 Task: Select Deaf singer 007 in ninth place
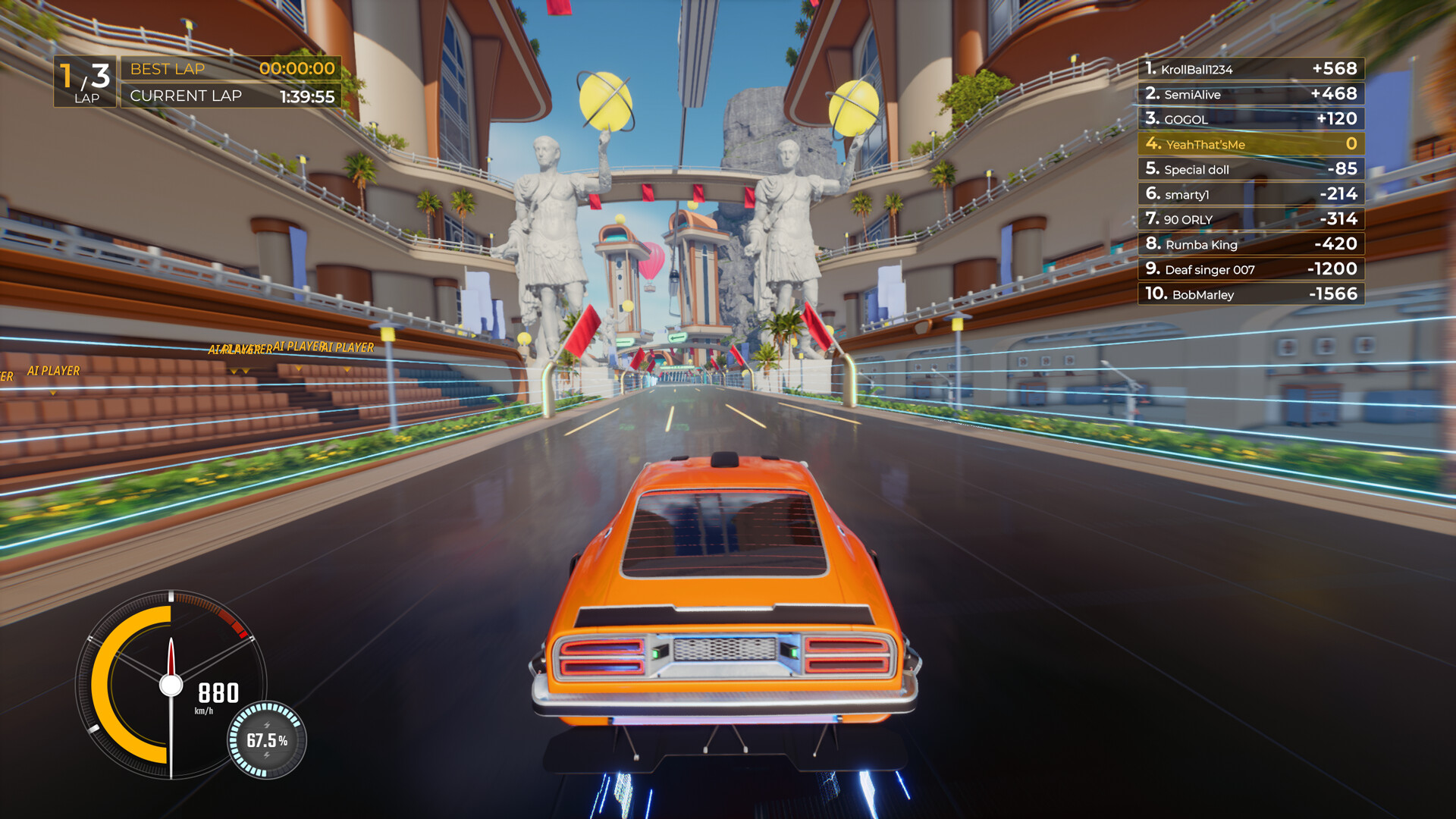(1250, 269)
